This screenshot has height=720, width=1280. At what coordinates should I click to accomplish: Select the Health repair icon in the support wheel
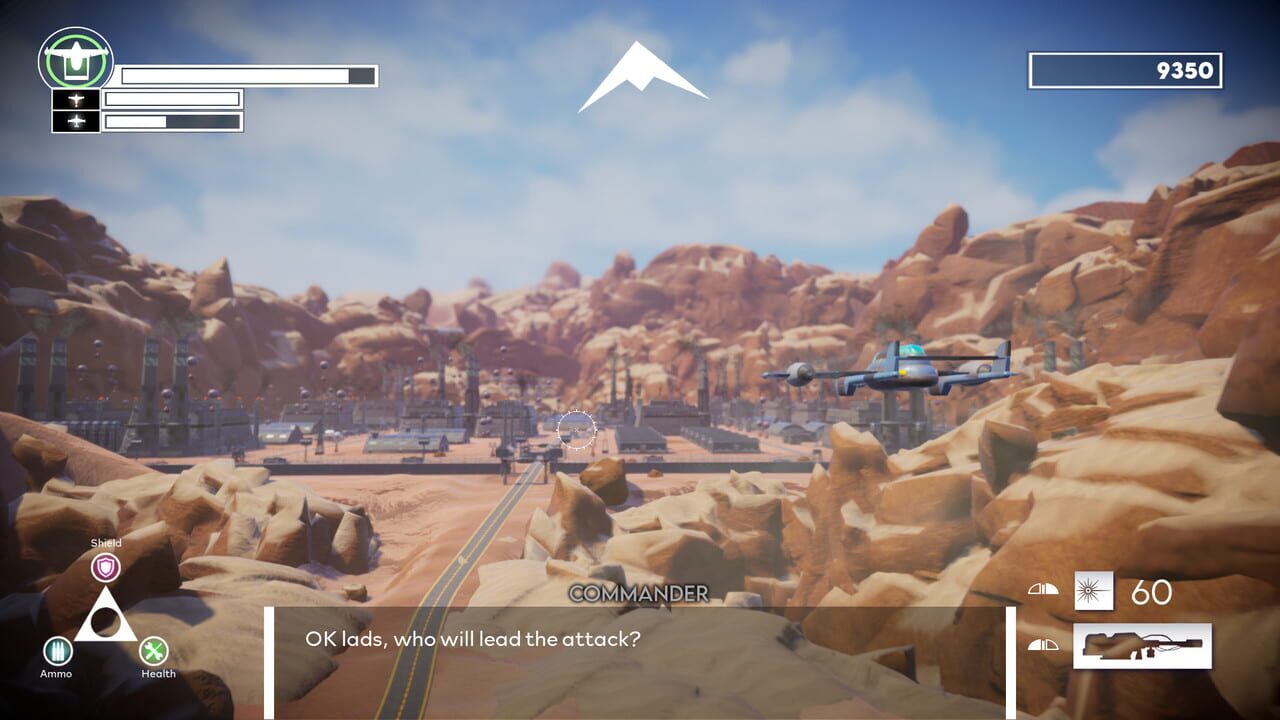coord(155,653)
